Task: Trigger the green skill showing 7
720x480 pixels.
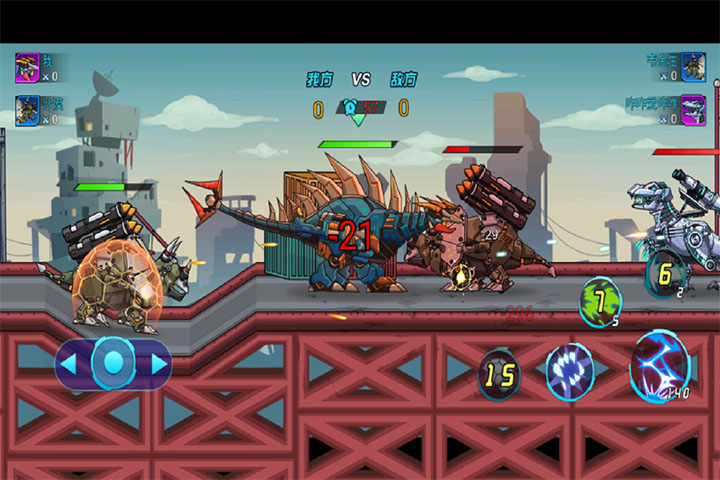Action: [x=600, y=300]
